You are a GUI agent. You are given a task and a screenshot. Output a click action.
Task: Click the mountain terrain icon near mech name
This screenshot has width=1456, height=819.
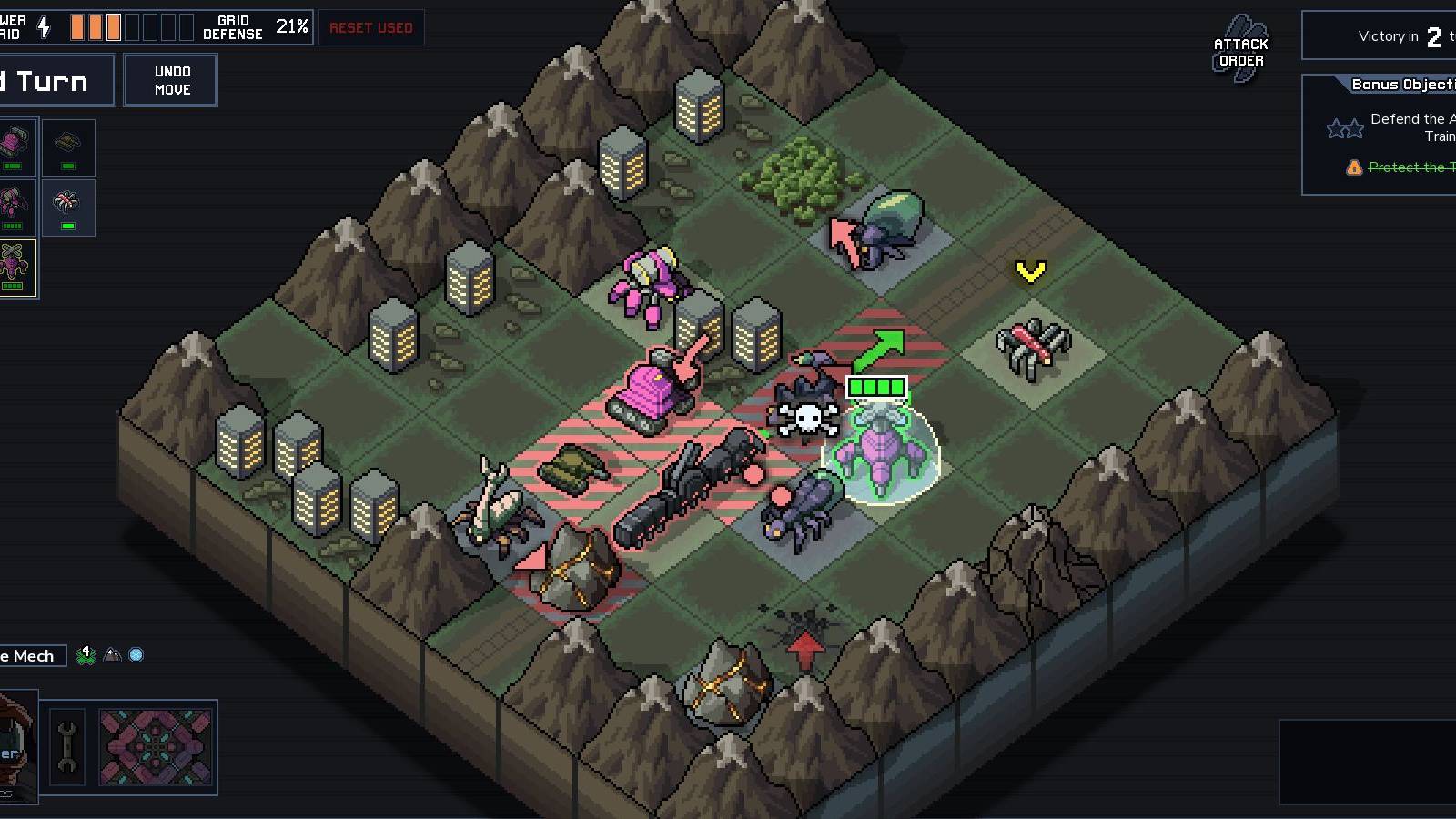click(111, 656)
